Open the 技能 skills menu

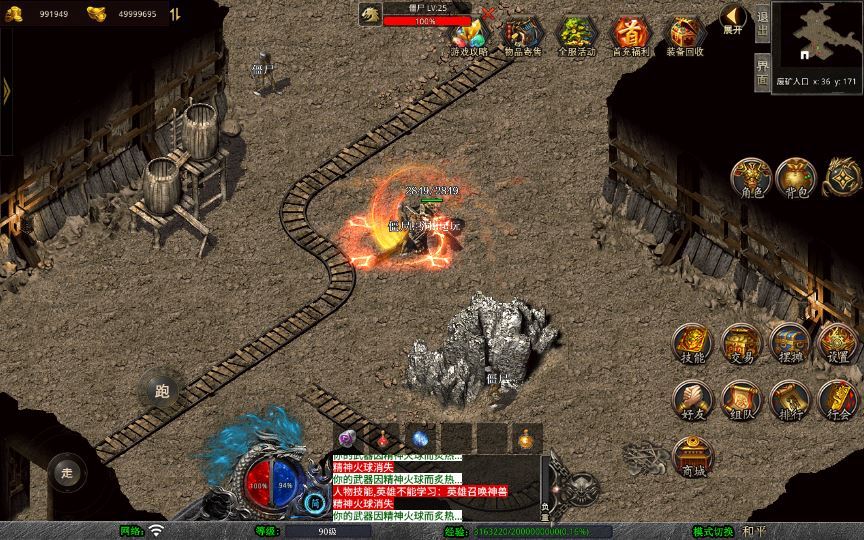(x=692, y=343)
